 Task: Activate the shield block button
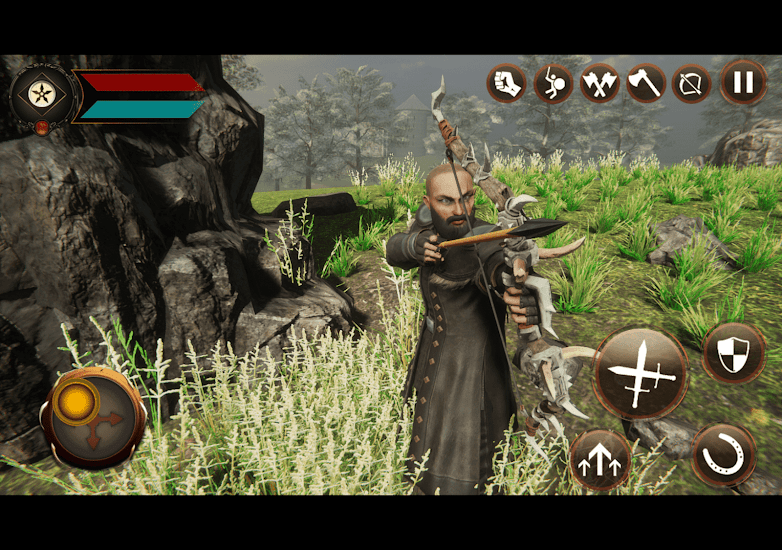click(x=734, y=353)
